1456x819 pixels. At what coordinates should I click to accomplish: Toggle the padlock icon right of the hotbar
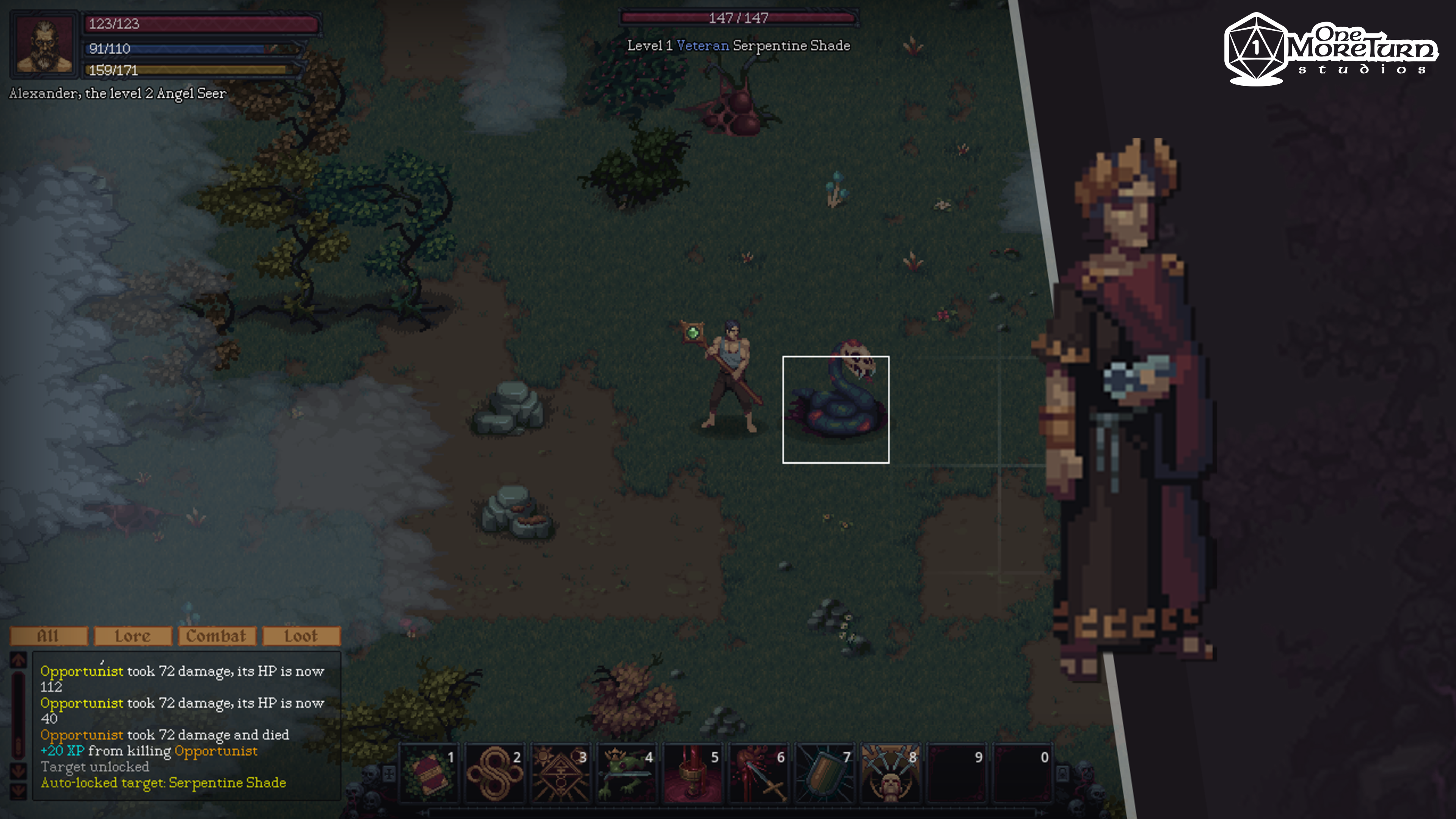pos(1062,773)
